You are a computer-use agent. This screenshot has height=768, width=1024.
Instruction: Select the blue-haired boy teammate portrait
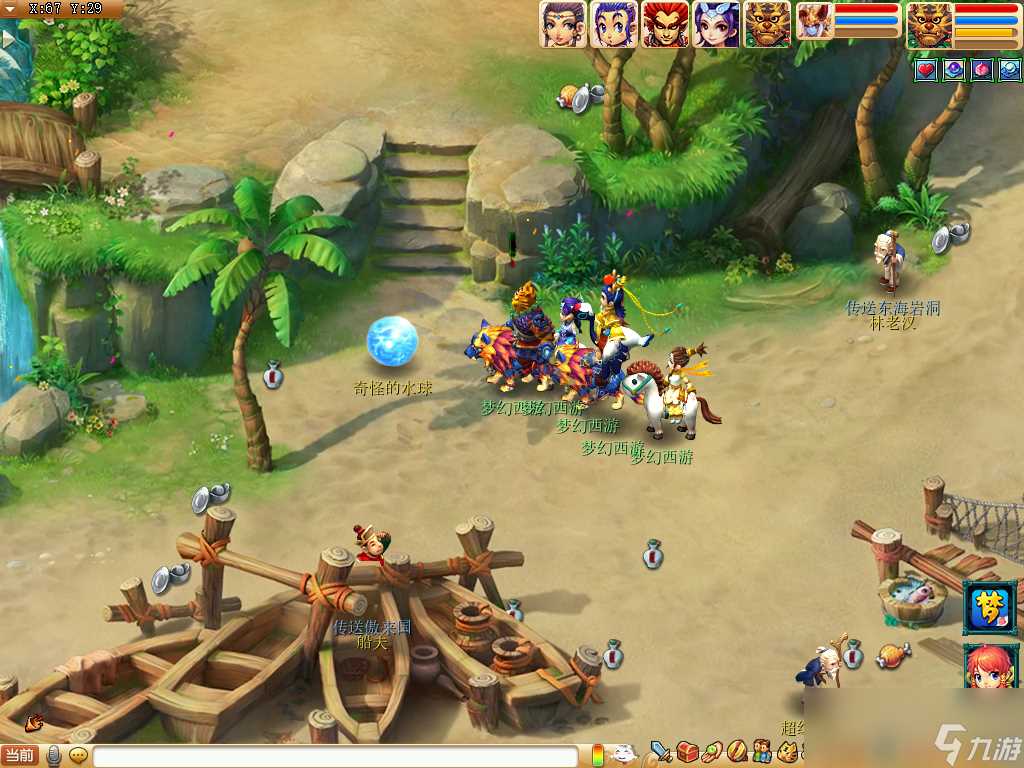tap(614, 24)
